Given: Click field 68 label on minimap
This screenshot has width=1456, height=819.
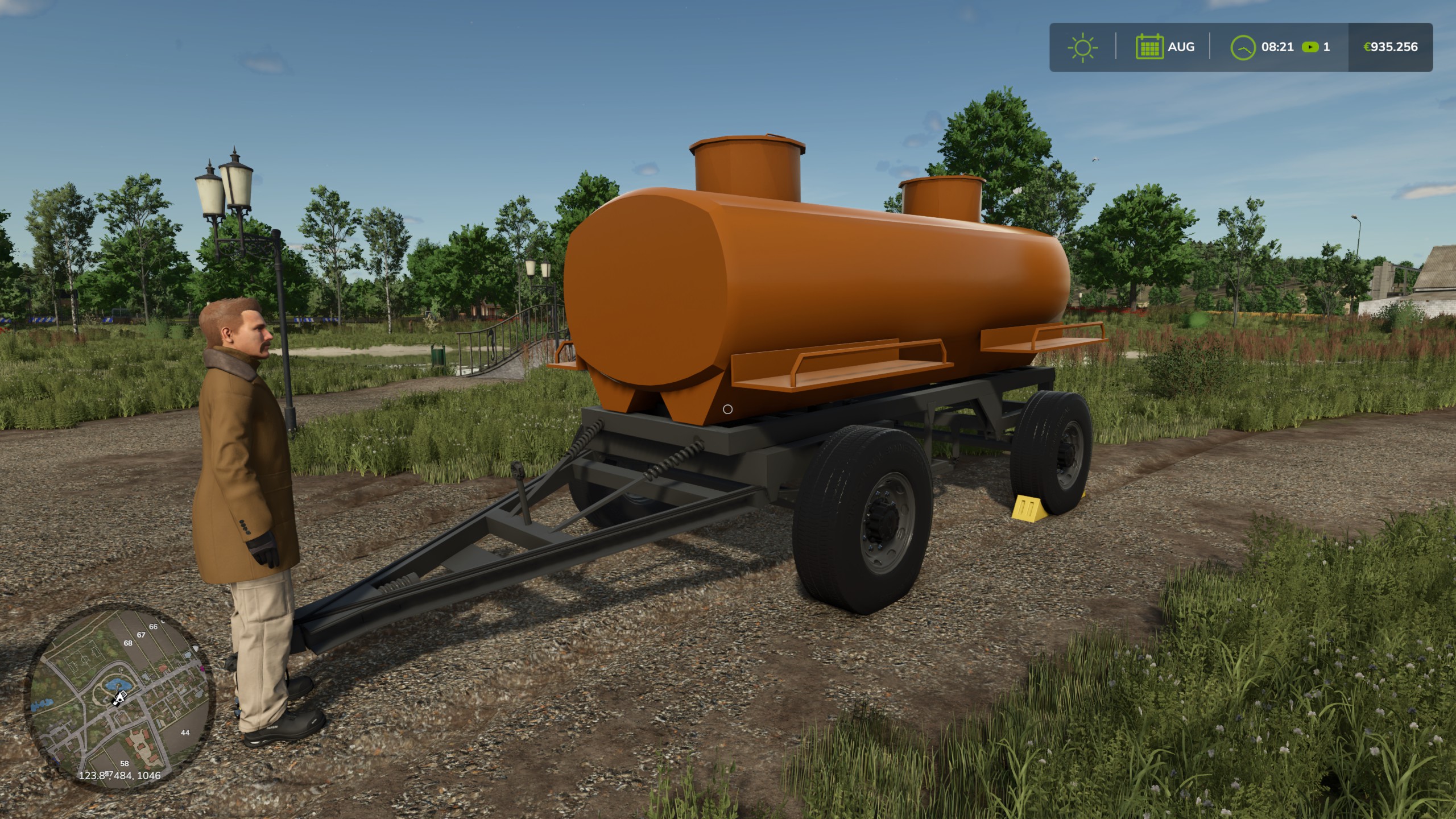Looking at the screenshot, I should [x=128, y=643].
